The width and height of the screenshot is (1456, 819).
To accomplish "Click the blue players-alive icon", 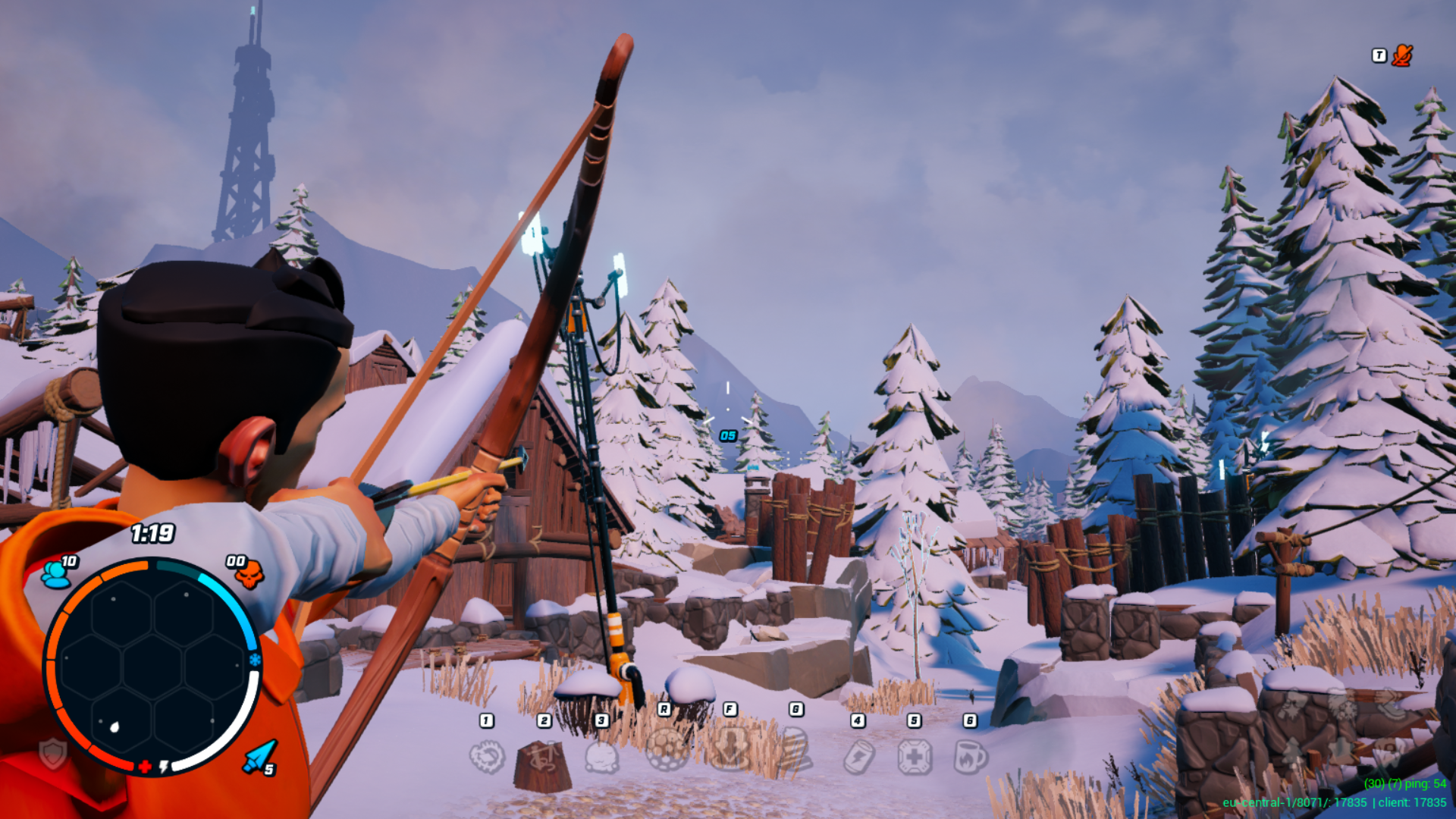I will click(x=55, y=574).
